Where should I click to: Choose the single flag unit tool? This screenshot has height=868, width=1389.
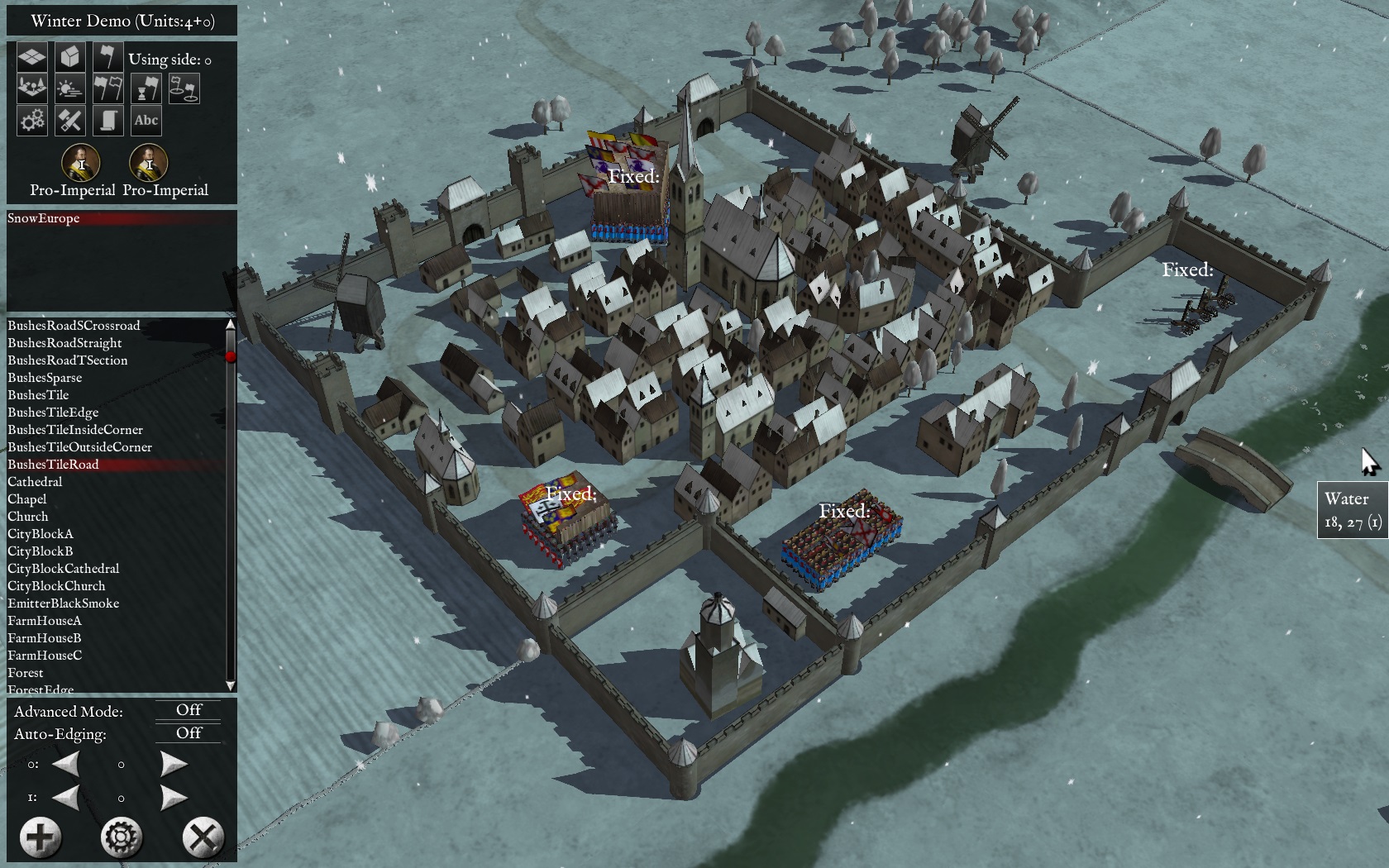(107, 57)
